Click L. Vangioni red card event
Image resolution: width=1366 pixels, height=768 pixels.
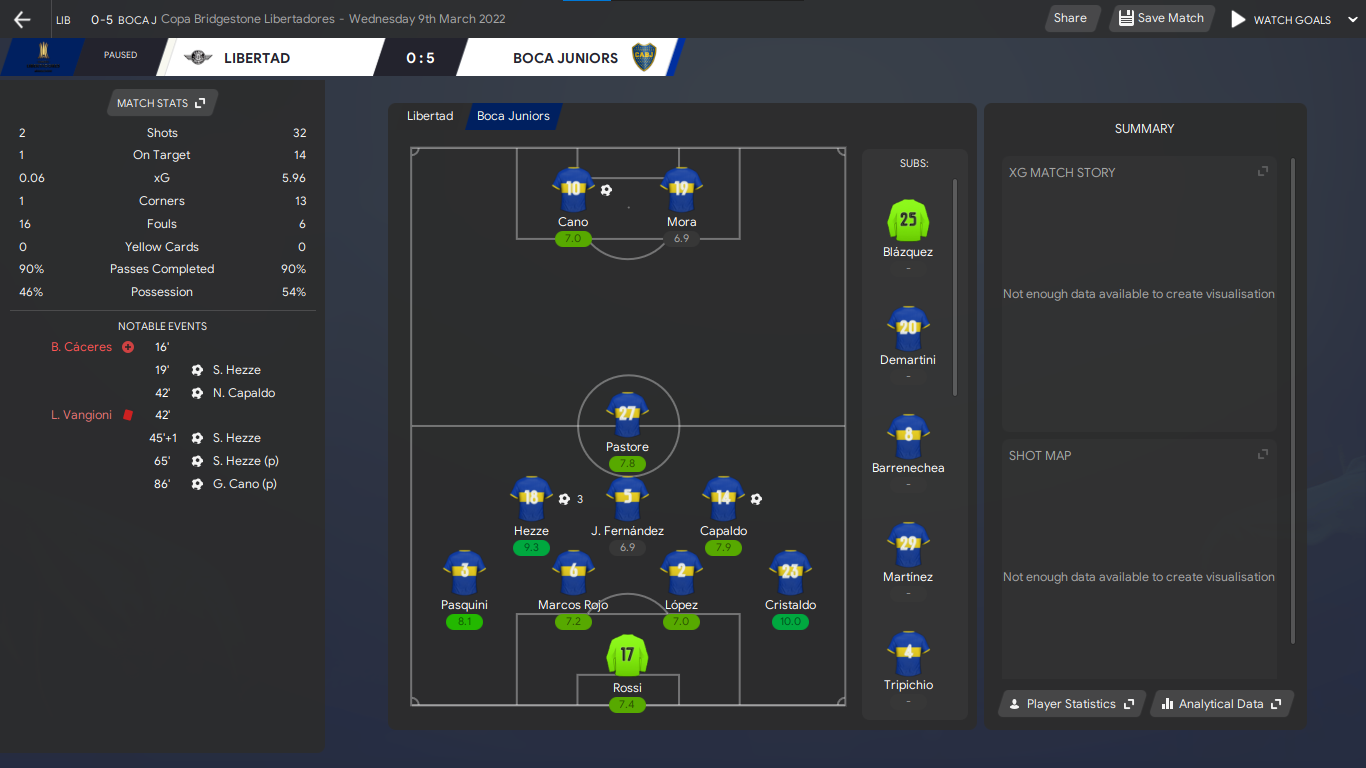[x=82, y=415]
